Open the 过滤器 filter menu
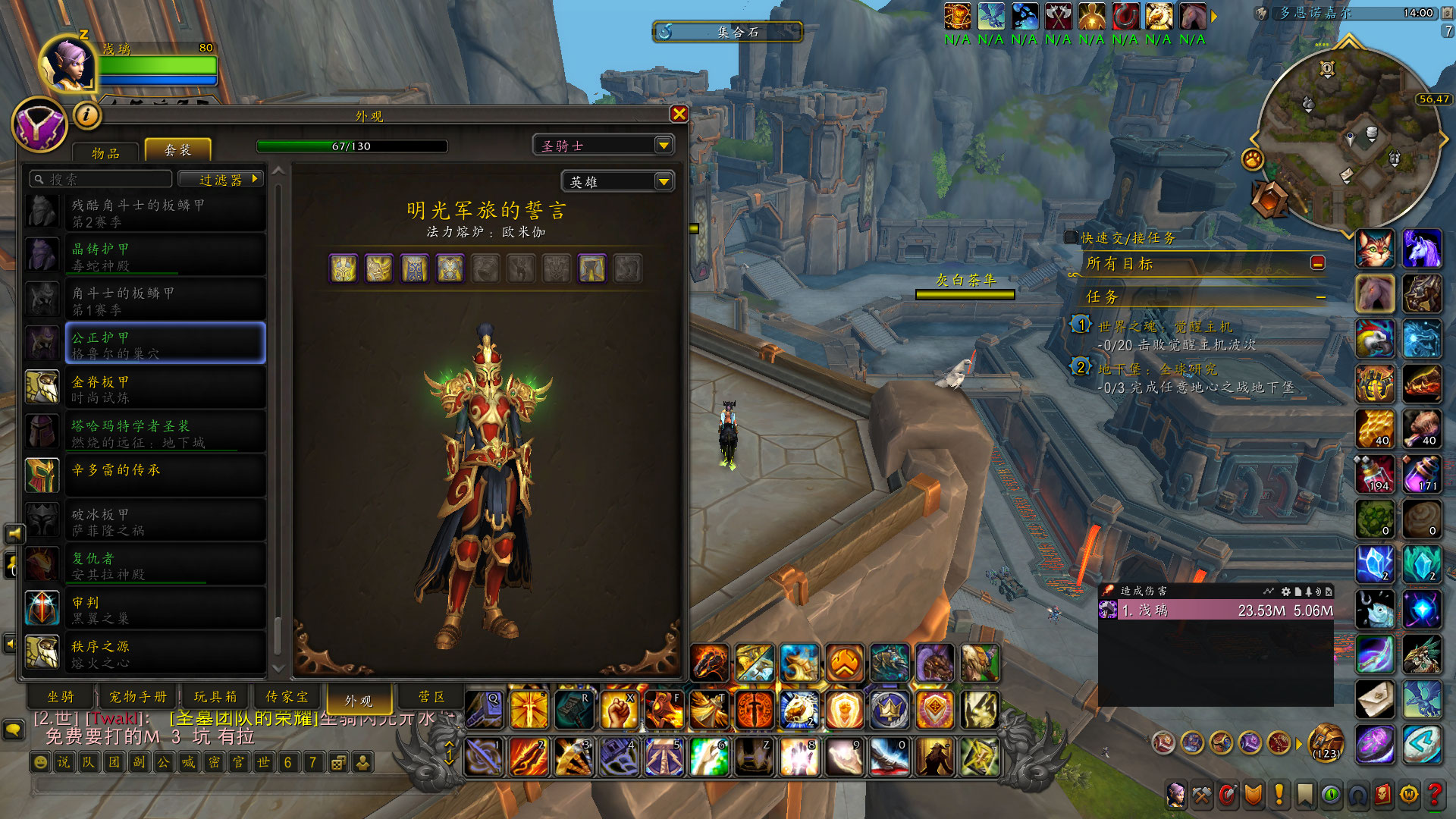 [220, 179]
